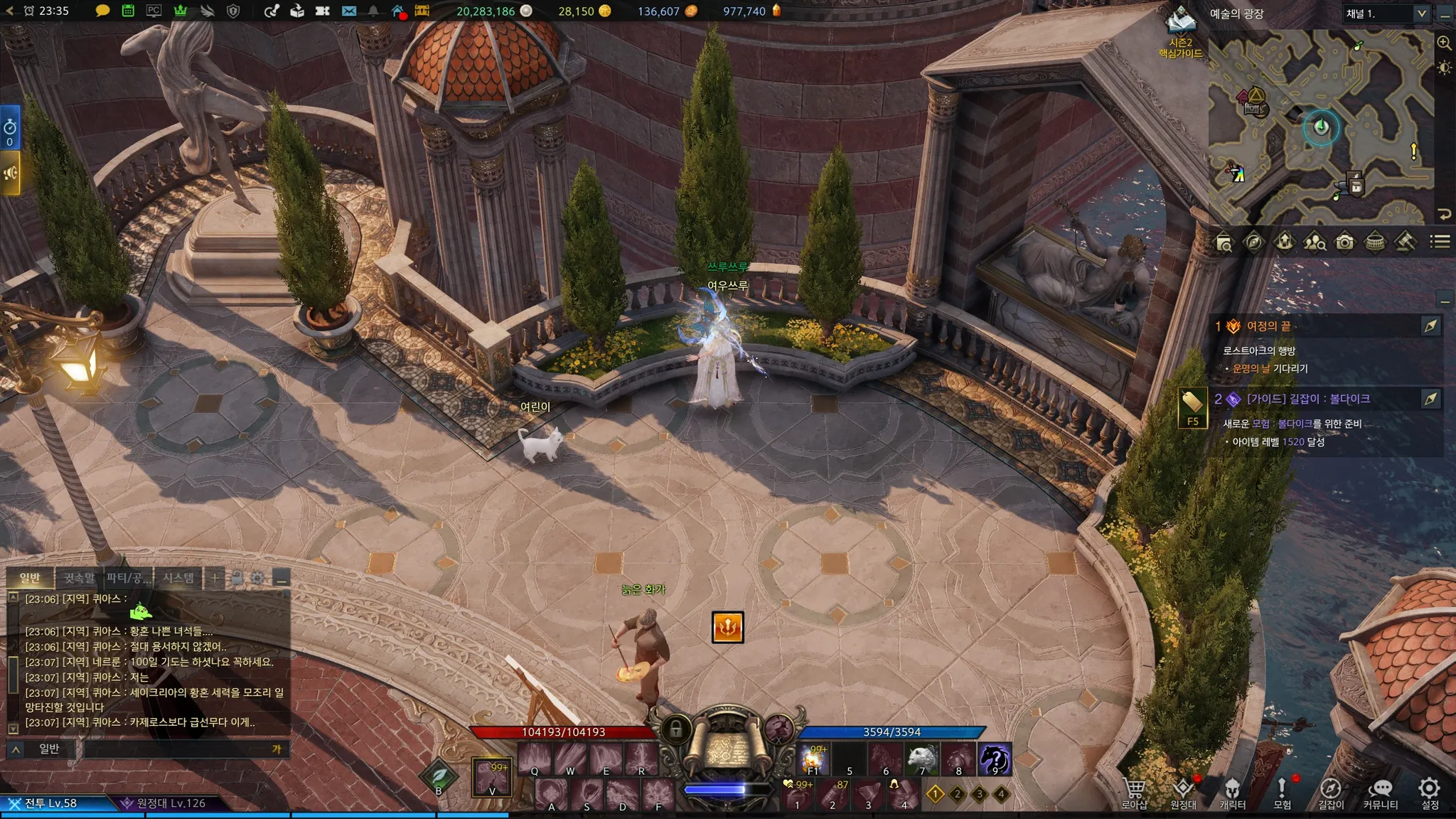
Task: Switch to the 시스템 chat tab
Action: tap(178, 577)
